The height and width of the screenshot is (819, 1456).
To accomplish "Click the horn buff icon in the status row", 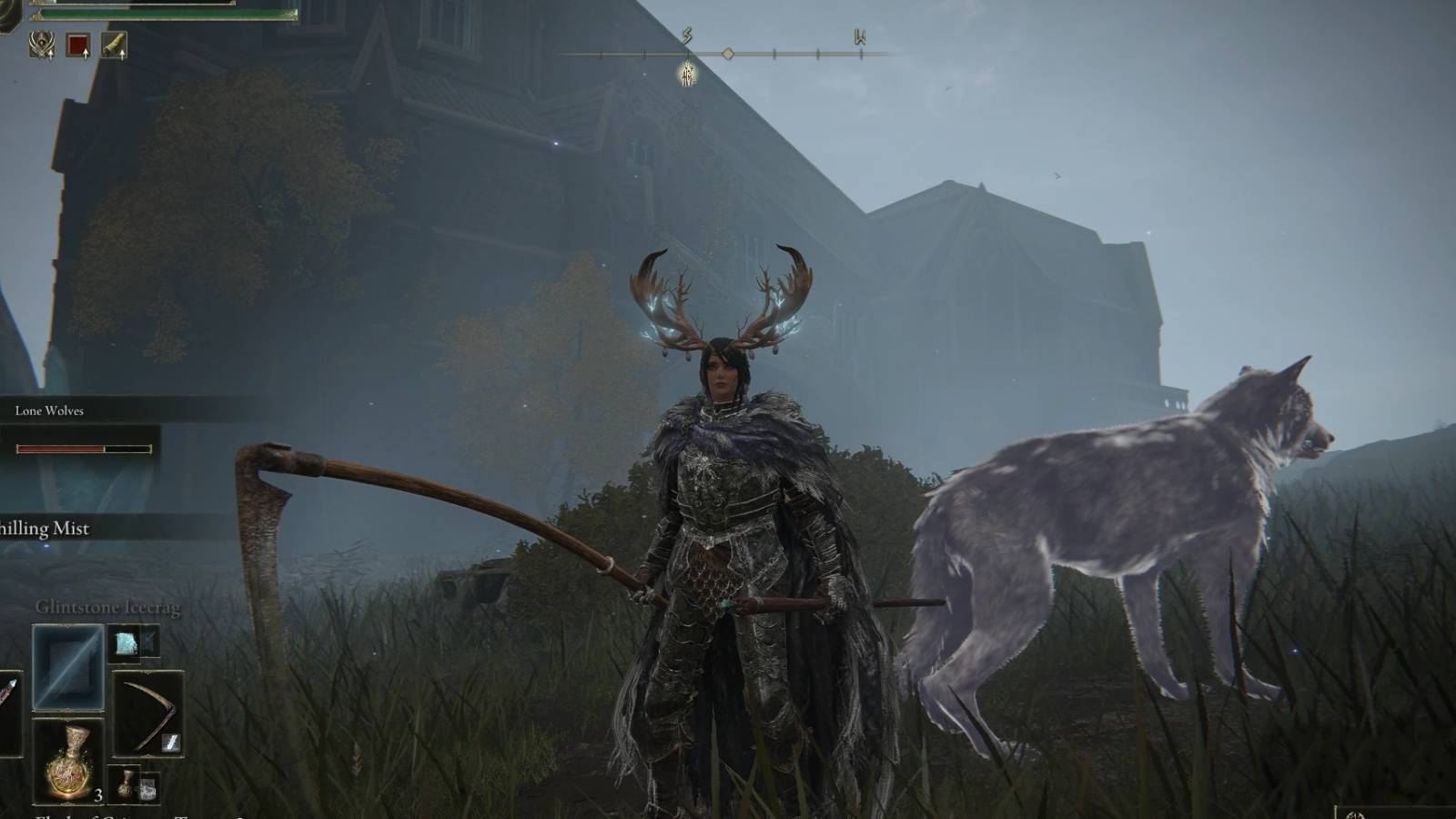I will 113,44.
